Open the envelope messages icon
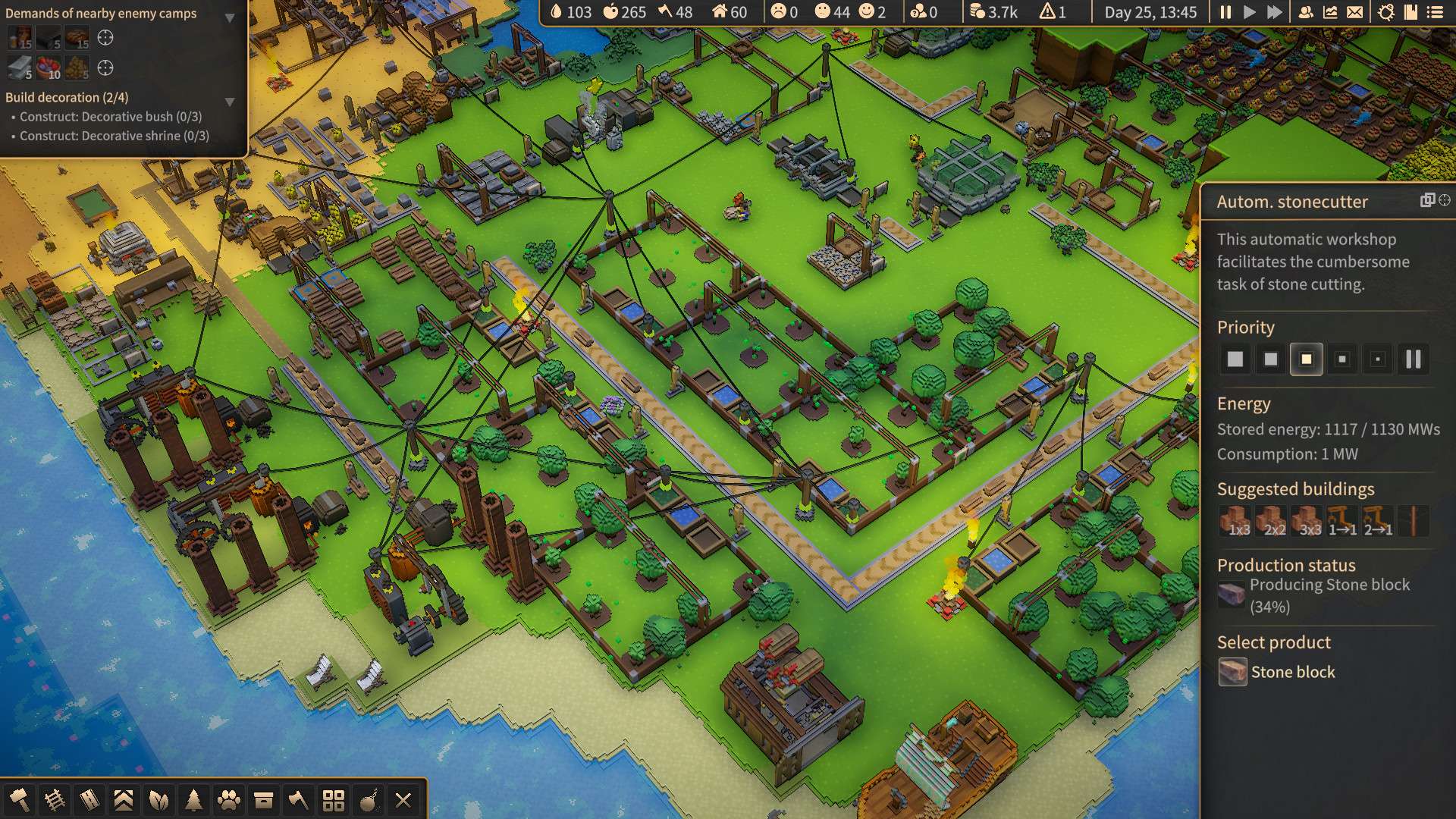Viewport: 1456px width, 819px height. (x=1354, y=12)
